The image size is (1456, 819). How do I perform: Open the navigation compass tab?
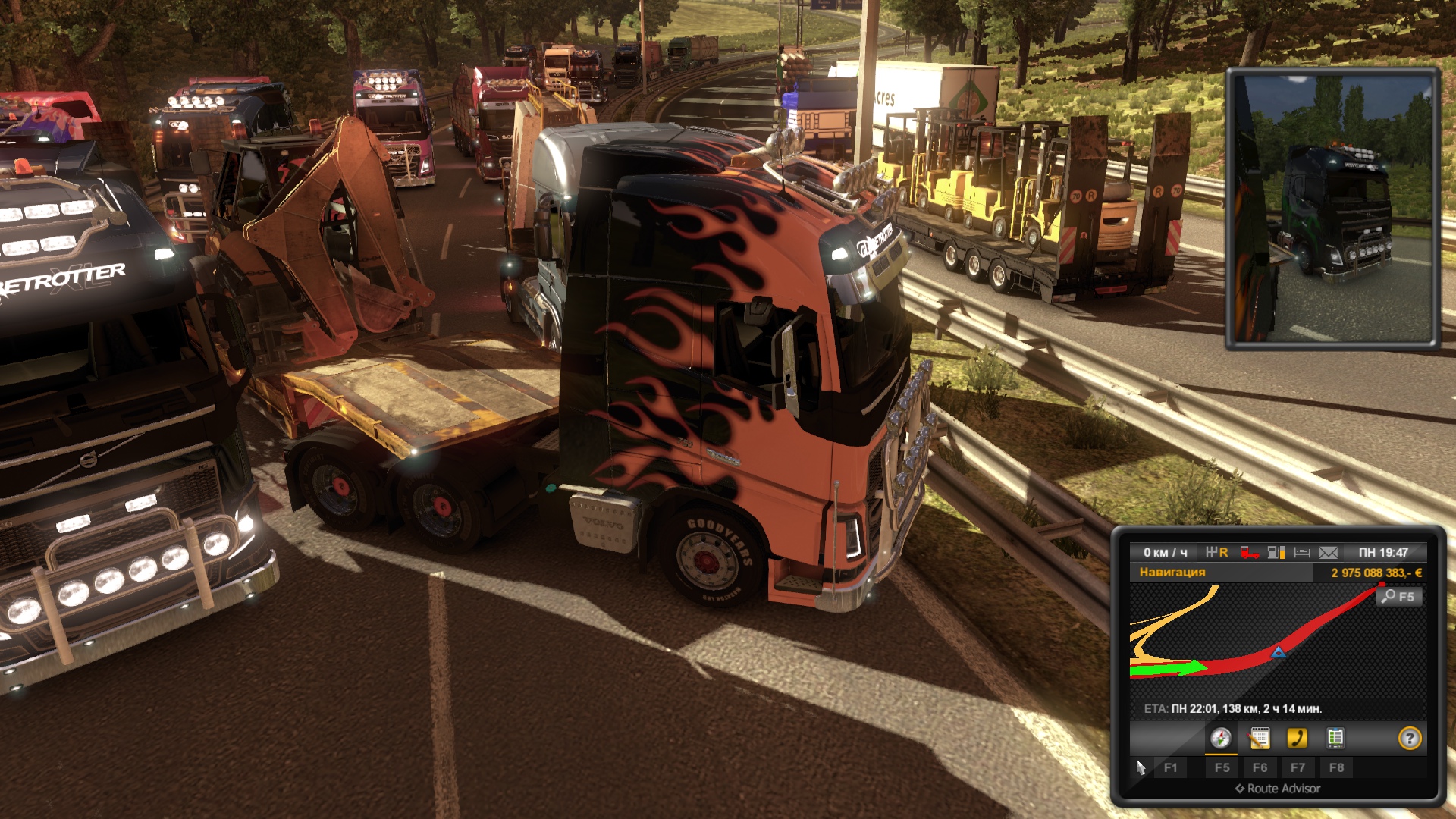click(1220, 738)
